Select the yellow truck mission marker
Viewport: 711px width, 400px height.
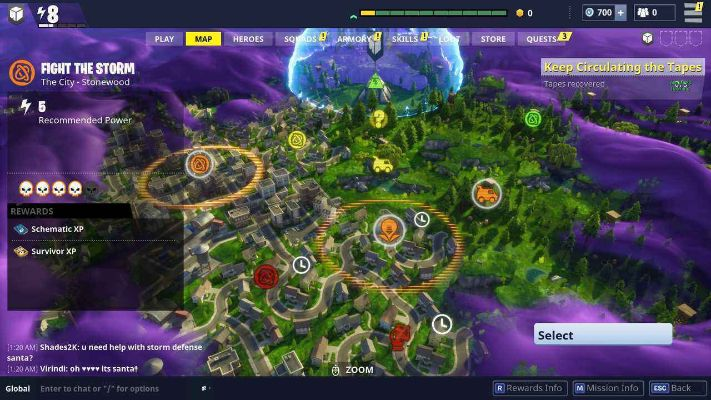[382, 164]
